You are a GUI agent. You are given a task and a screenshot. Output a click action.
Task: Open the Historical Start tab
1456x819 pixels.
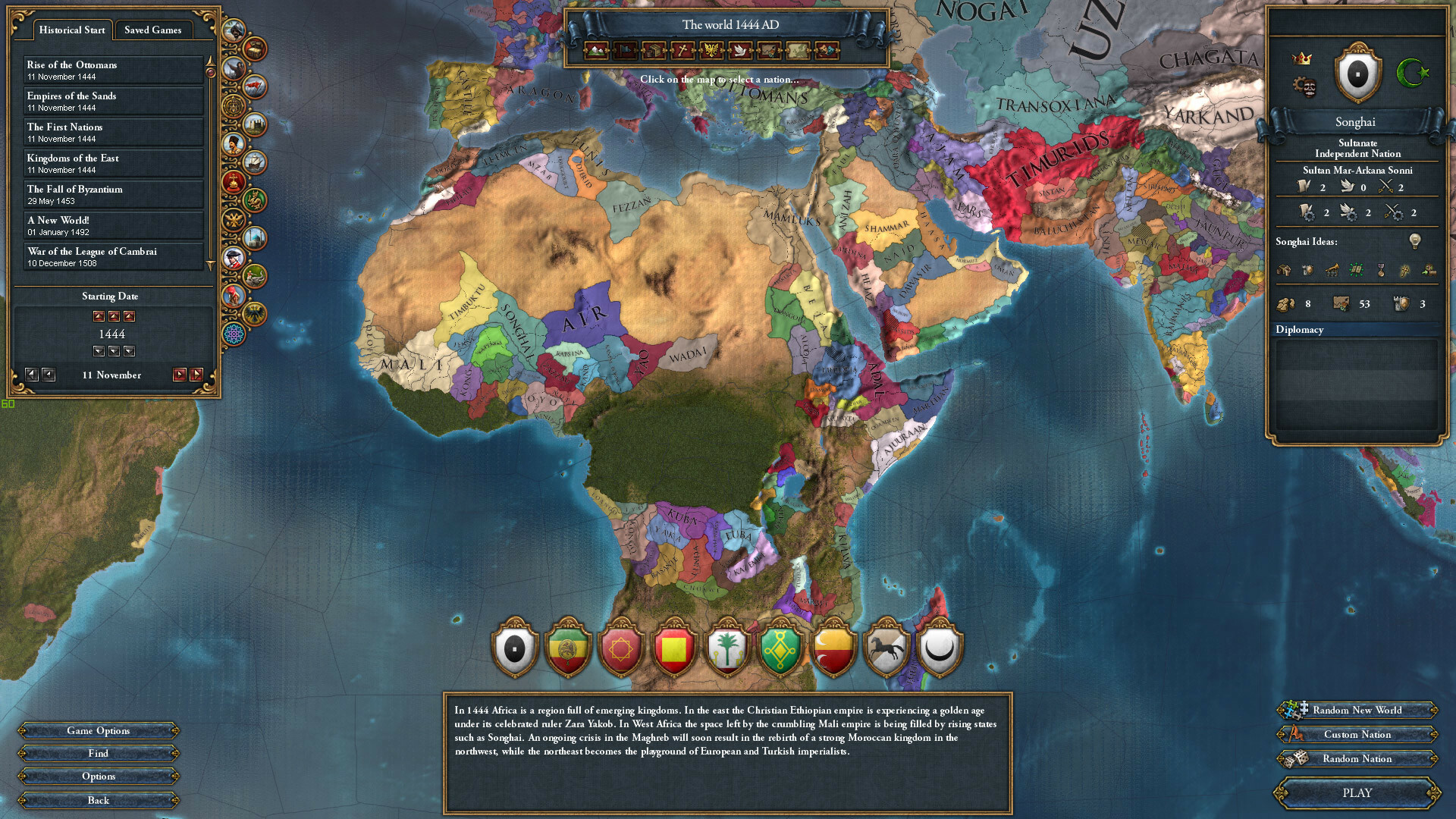(72, 30)
